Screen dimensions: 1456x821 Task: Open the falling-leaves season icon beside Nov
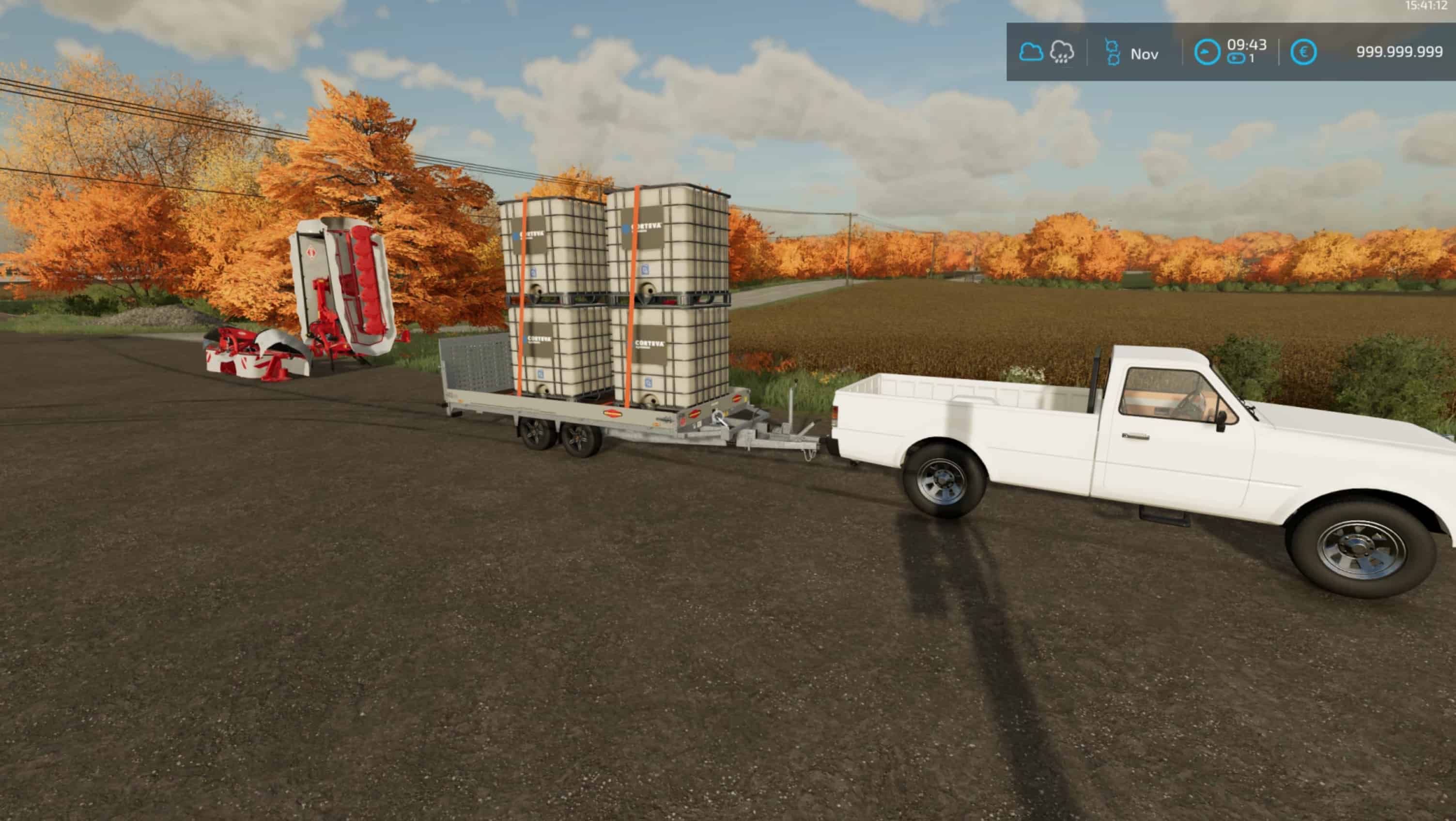(1113, 52)
